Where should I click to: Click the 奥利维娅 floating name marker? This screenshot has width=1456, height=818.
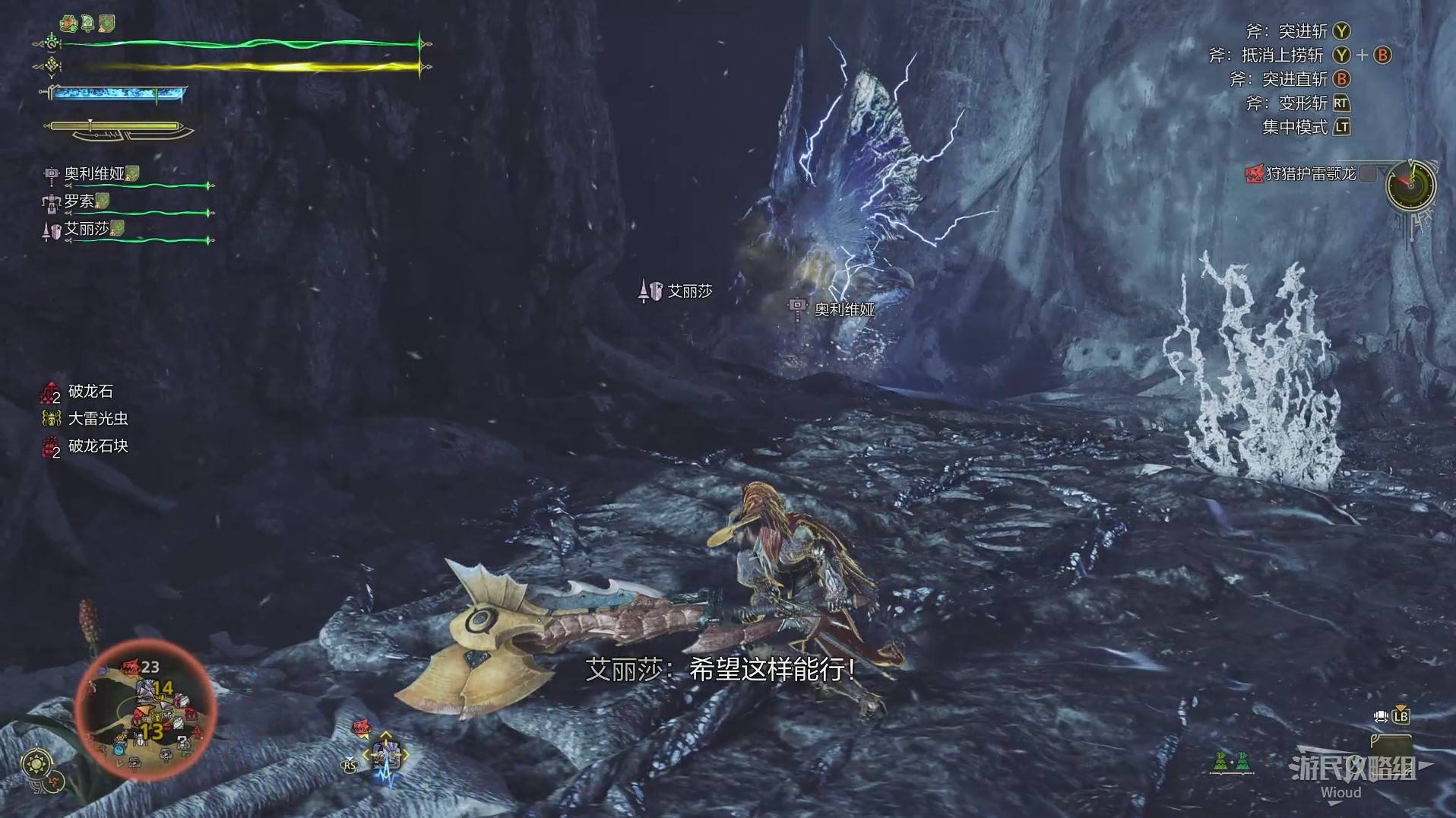844,309
